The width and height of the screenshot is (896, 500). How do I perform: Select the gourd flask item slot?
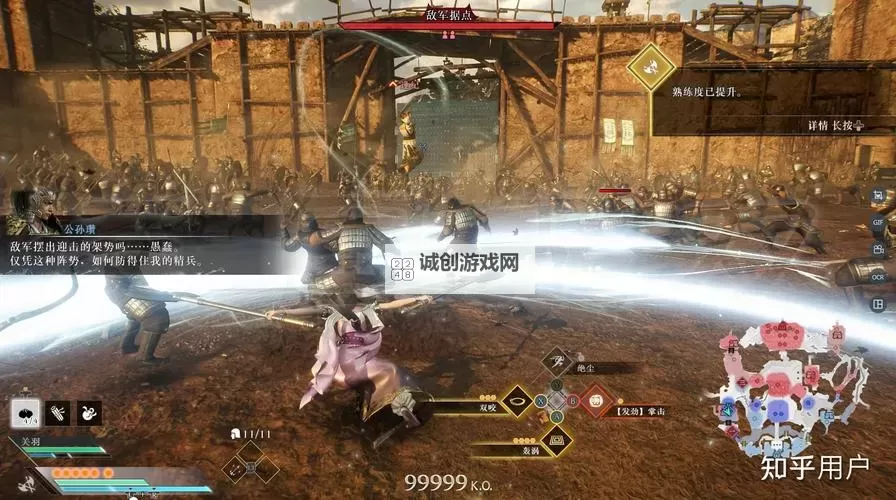(x=89, y=412)
